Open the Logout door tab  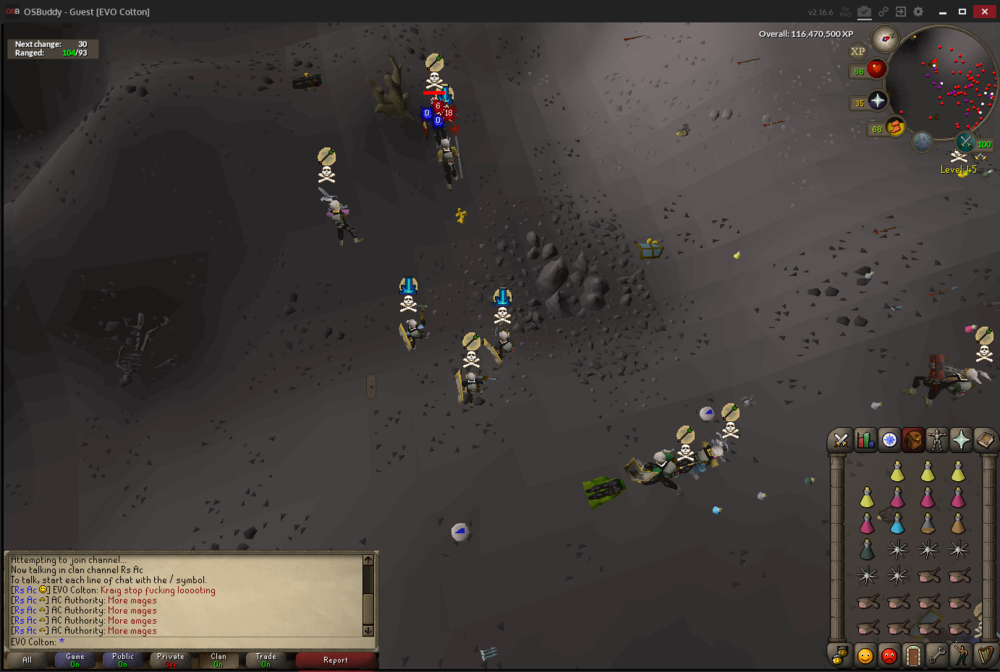[x=913, y=656]
